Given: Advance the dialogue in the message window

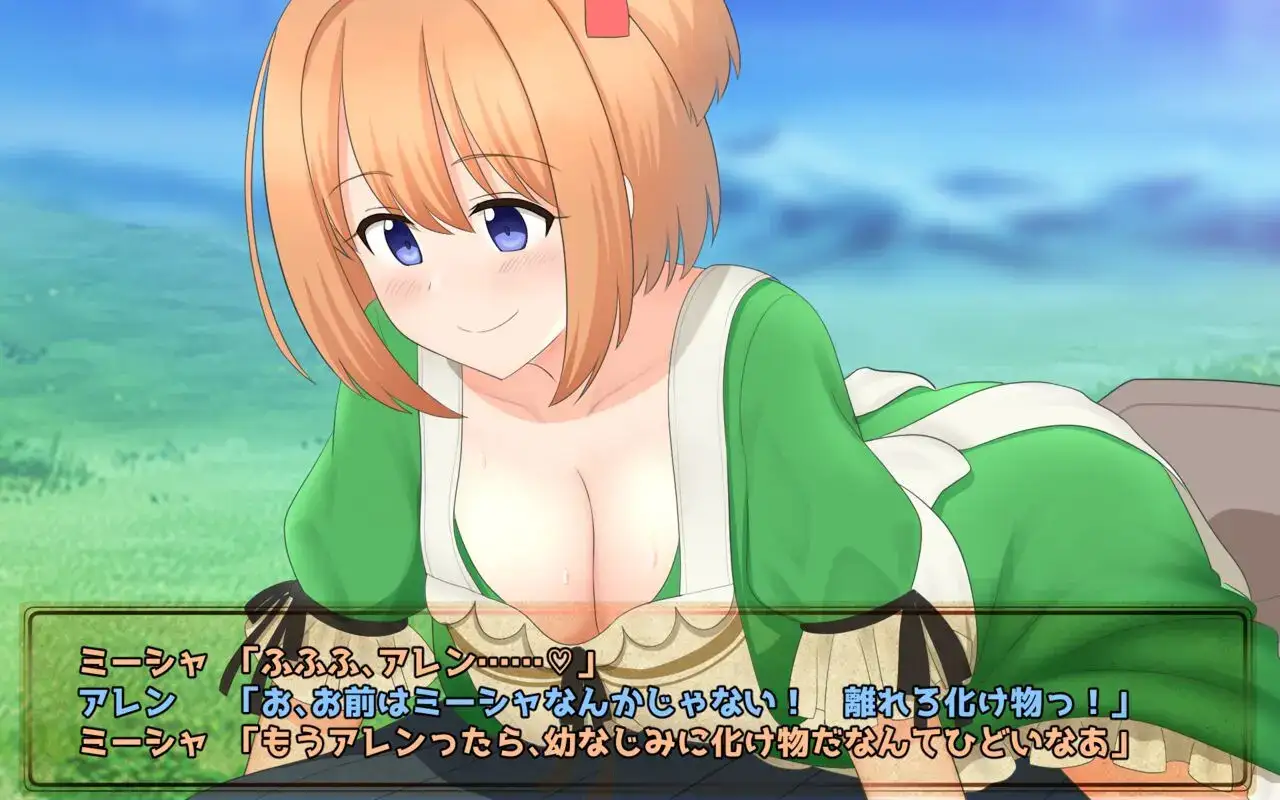Looking at the screenshot, I should point(640,700).
